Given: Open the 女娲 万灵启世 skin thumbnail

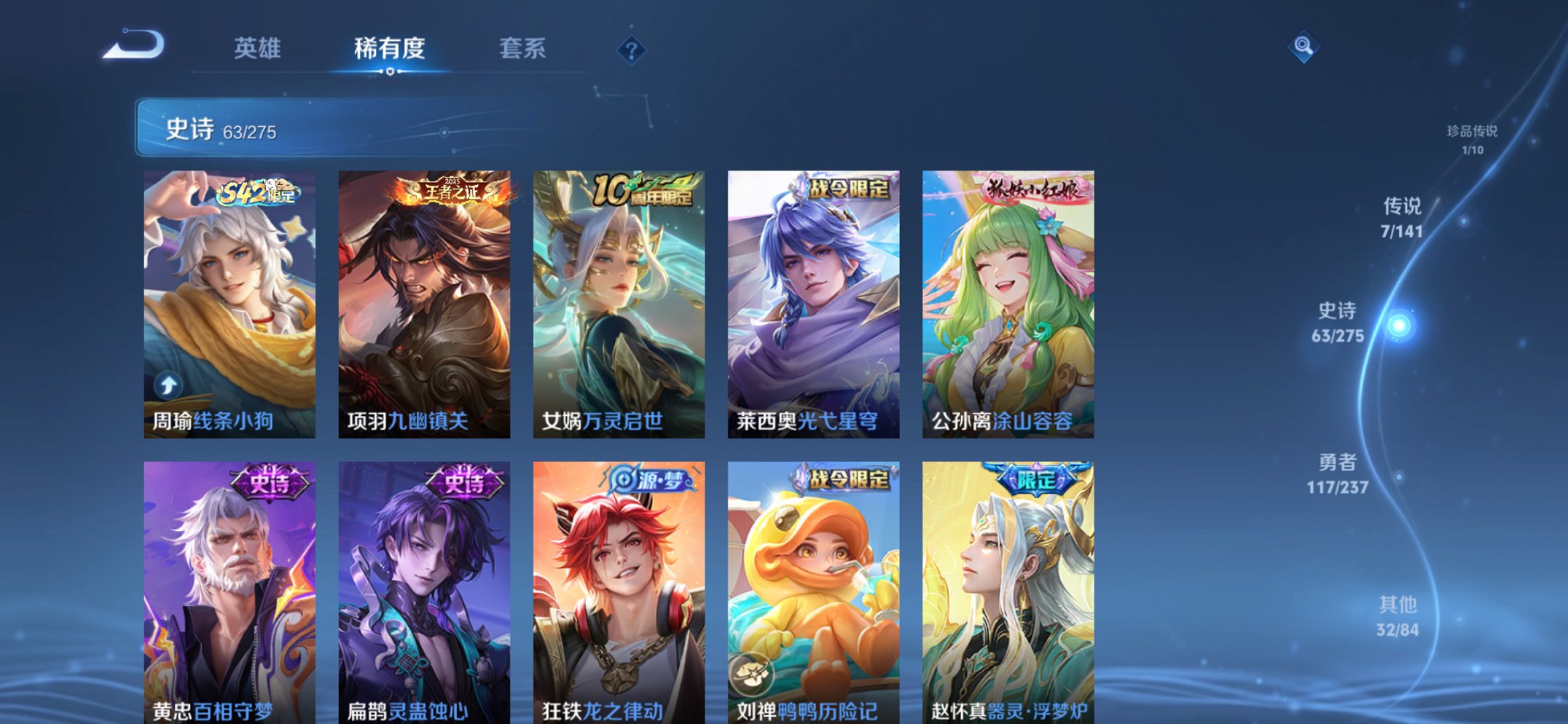Looking at the screenshot, I should point(619,291).
